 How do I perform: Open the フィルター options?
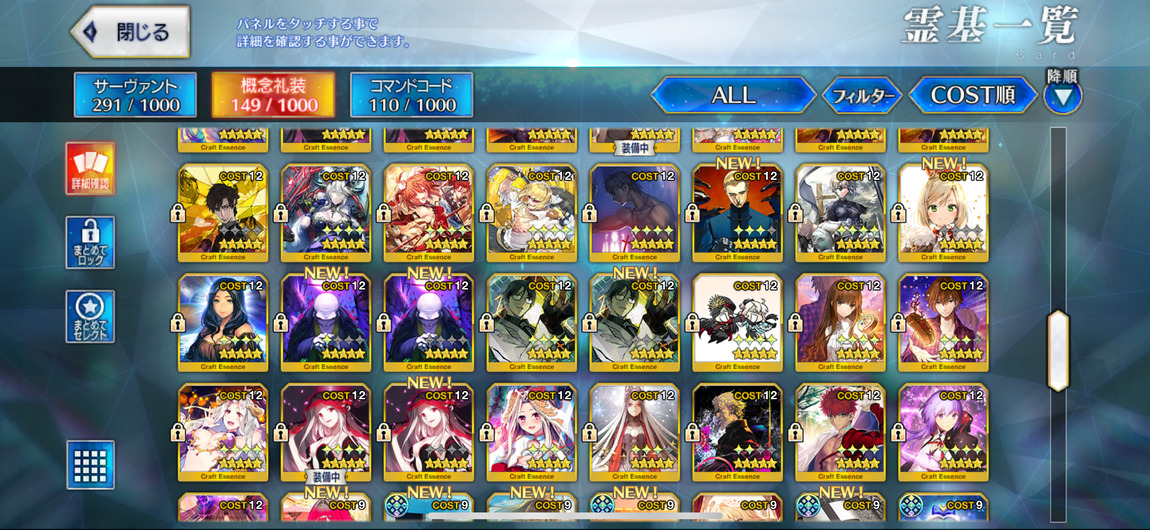click(862, 96)
